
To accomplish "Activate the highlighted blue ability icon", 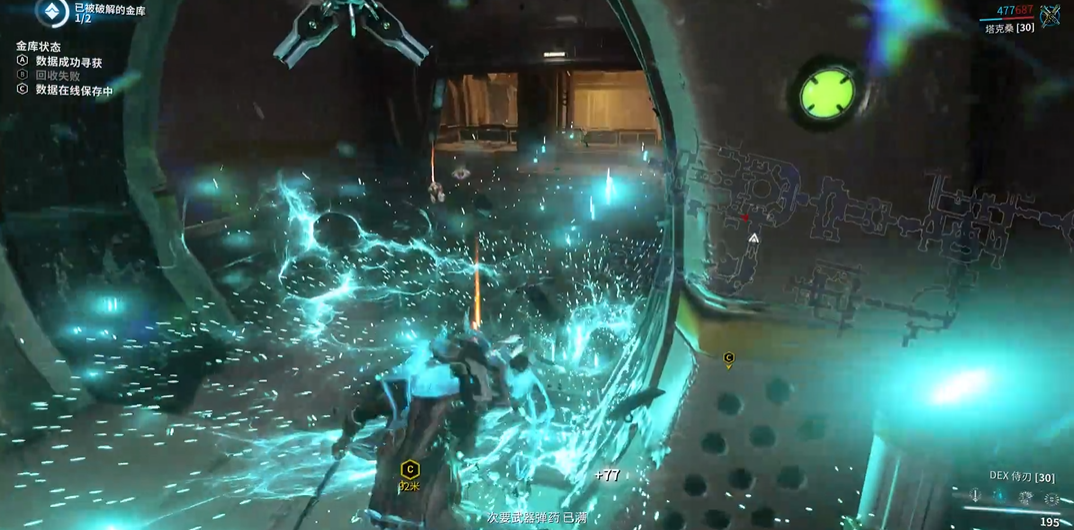I will coord(999,497).
